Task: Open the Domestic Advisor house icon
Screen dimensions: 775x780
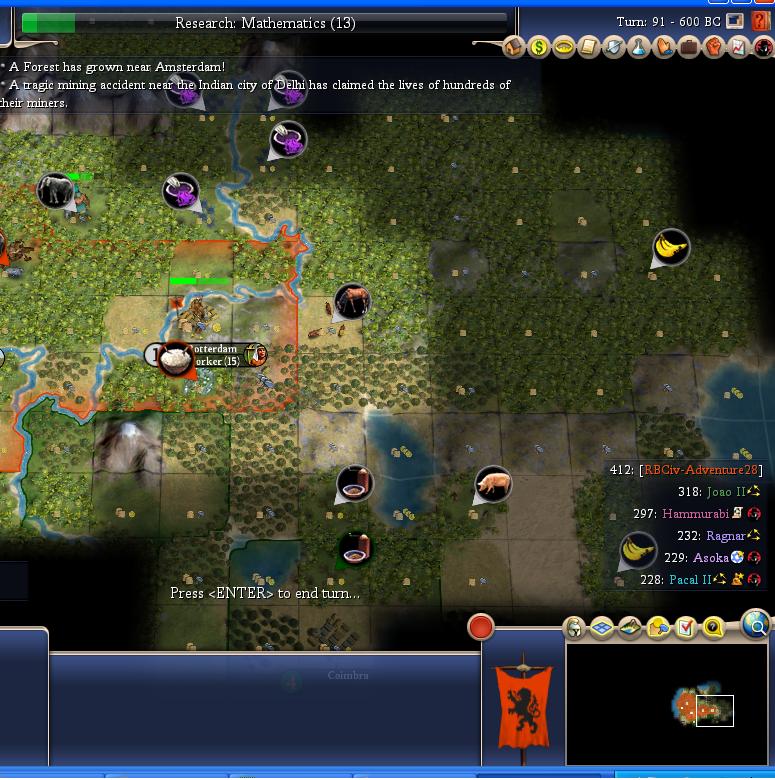Action: coord(514,47)
